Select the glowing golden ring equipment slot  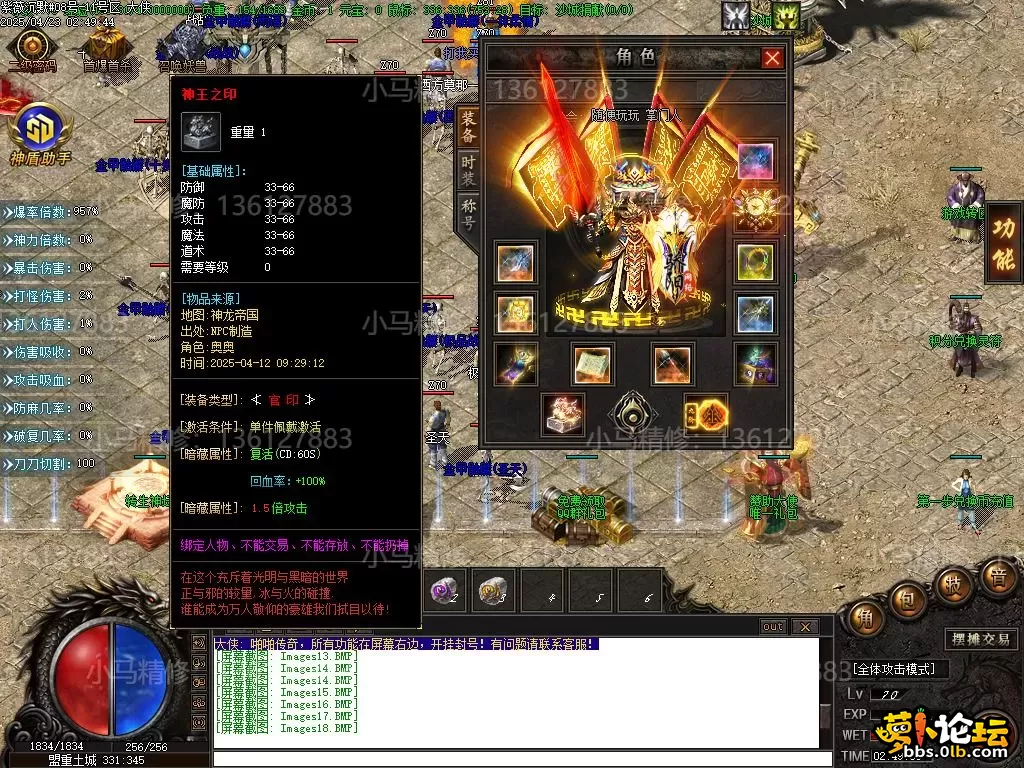[755, 261]
